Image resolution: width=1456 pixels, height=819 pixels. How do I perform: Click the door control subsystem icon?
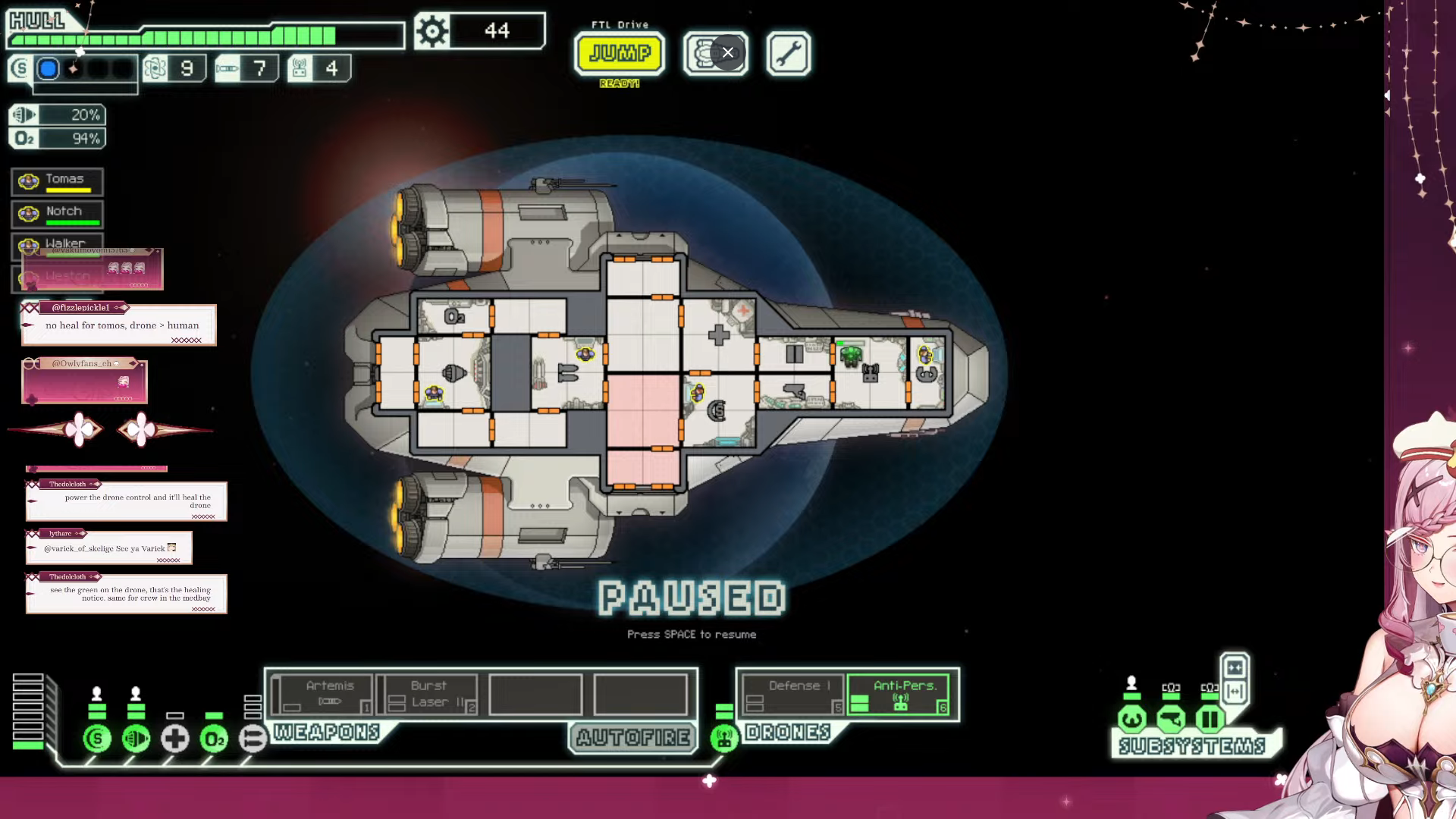pyautogui.click(x=1210, y=718)
